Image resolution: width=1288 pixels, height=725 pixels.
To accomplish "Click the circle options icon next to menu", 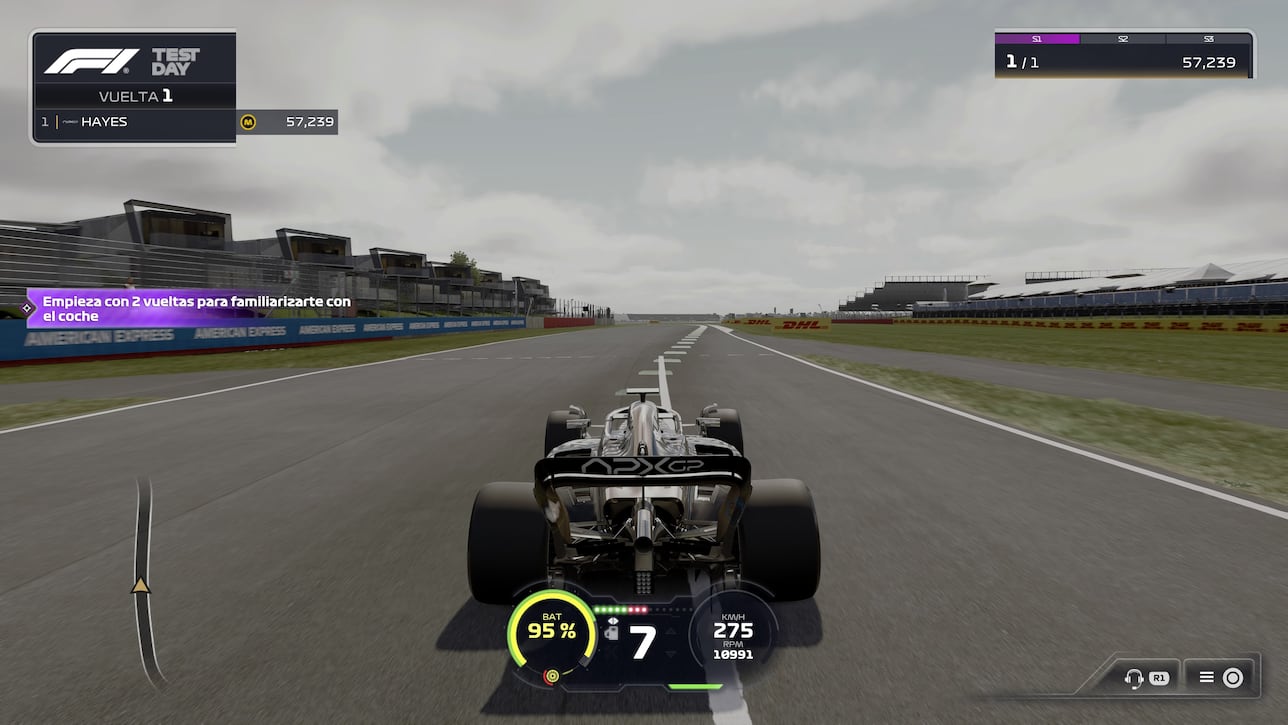I will pos(1233,677).
